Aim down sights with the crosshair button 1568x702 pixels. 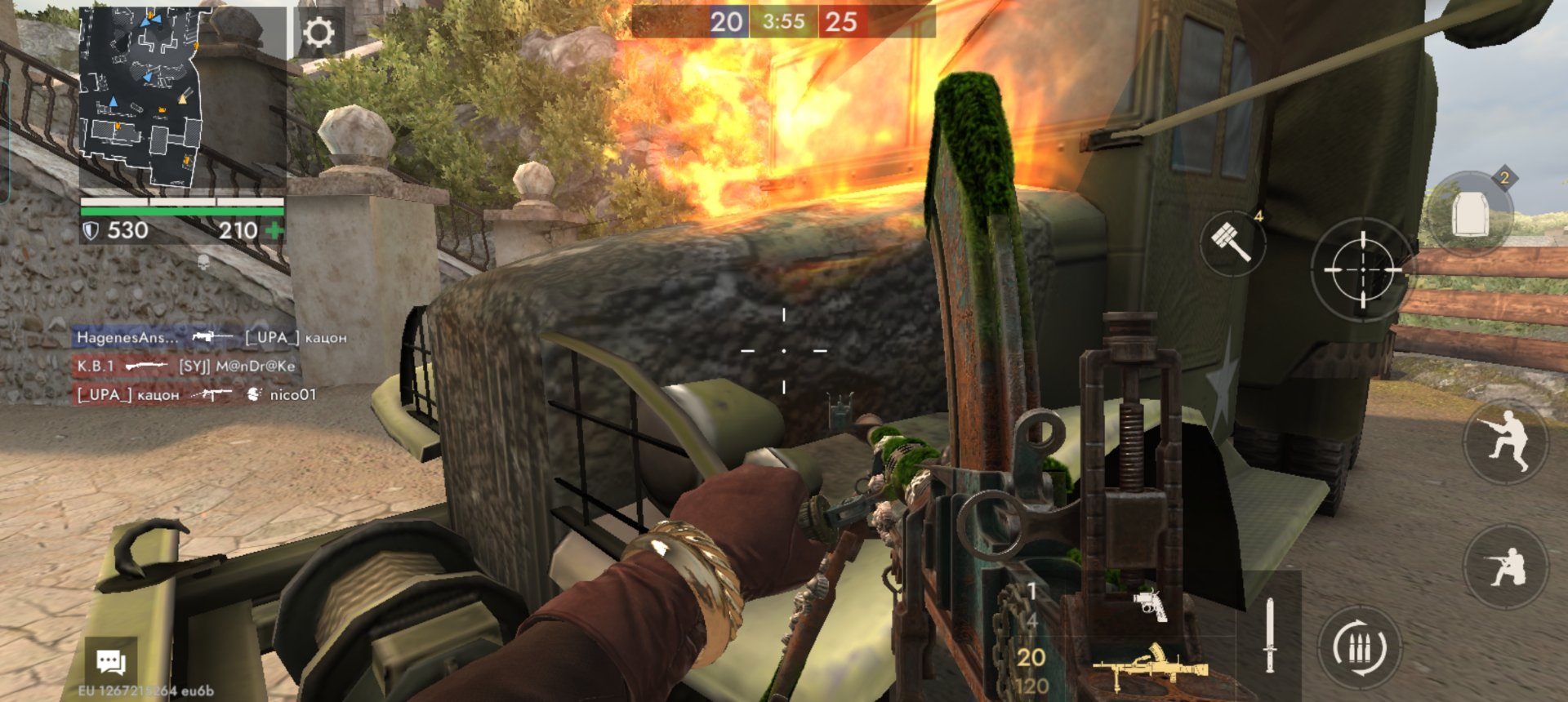(1362, 269)
